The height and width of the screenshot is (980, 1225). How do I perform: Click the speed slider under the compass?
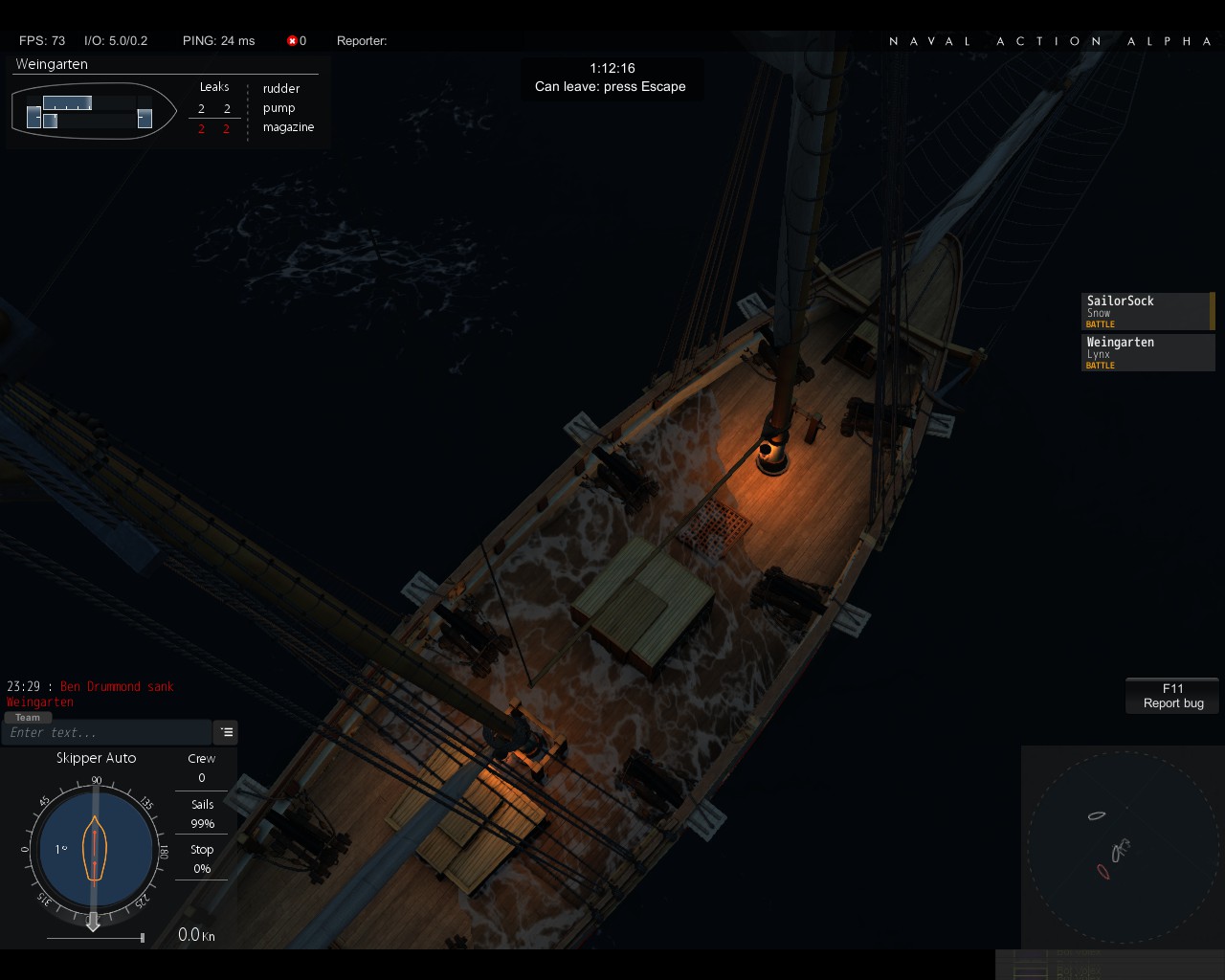95,938
